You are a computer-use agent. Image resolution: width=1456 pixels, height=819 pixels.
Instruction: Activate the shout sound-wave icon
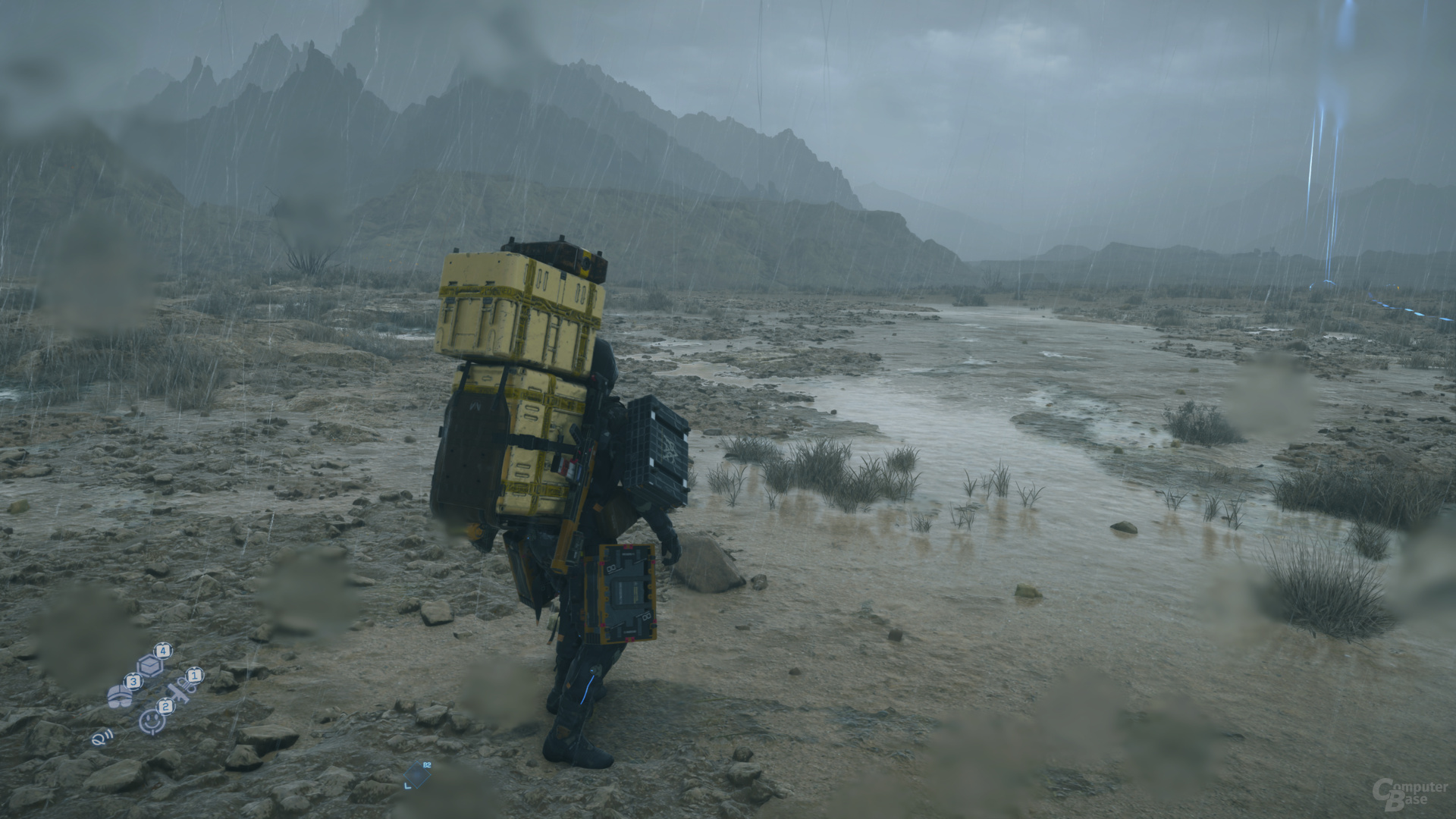tap(99, 736)
